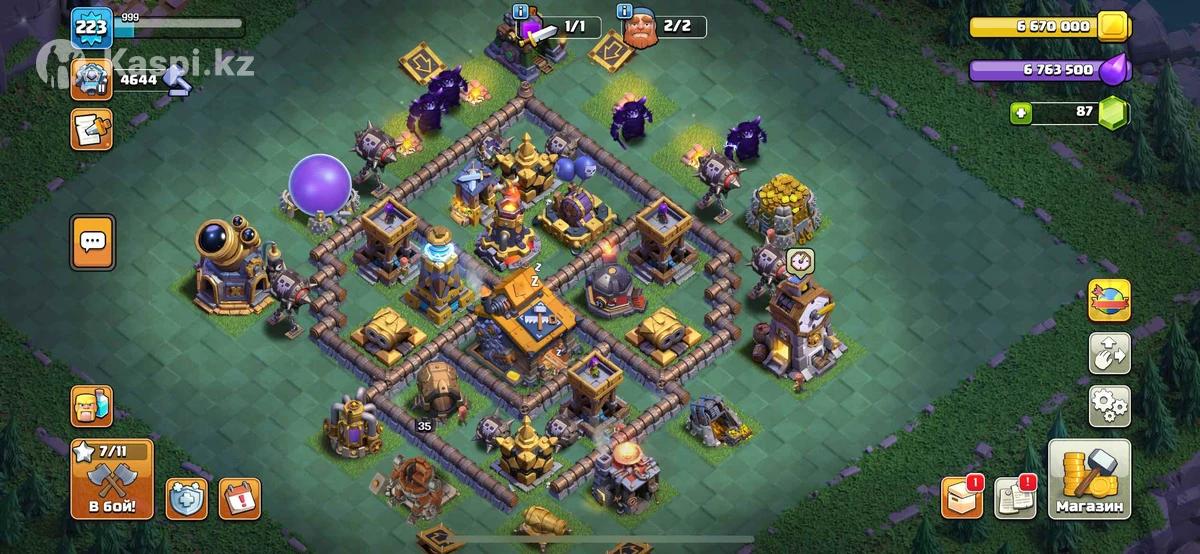Open the Магазин shop

tap(1089, 480)
